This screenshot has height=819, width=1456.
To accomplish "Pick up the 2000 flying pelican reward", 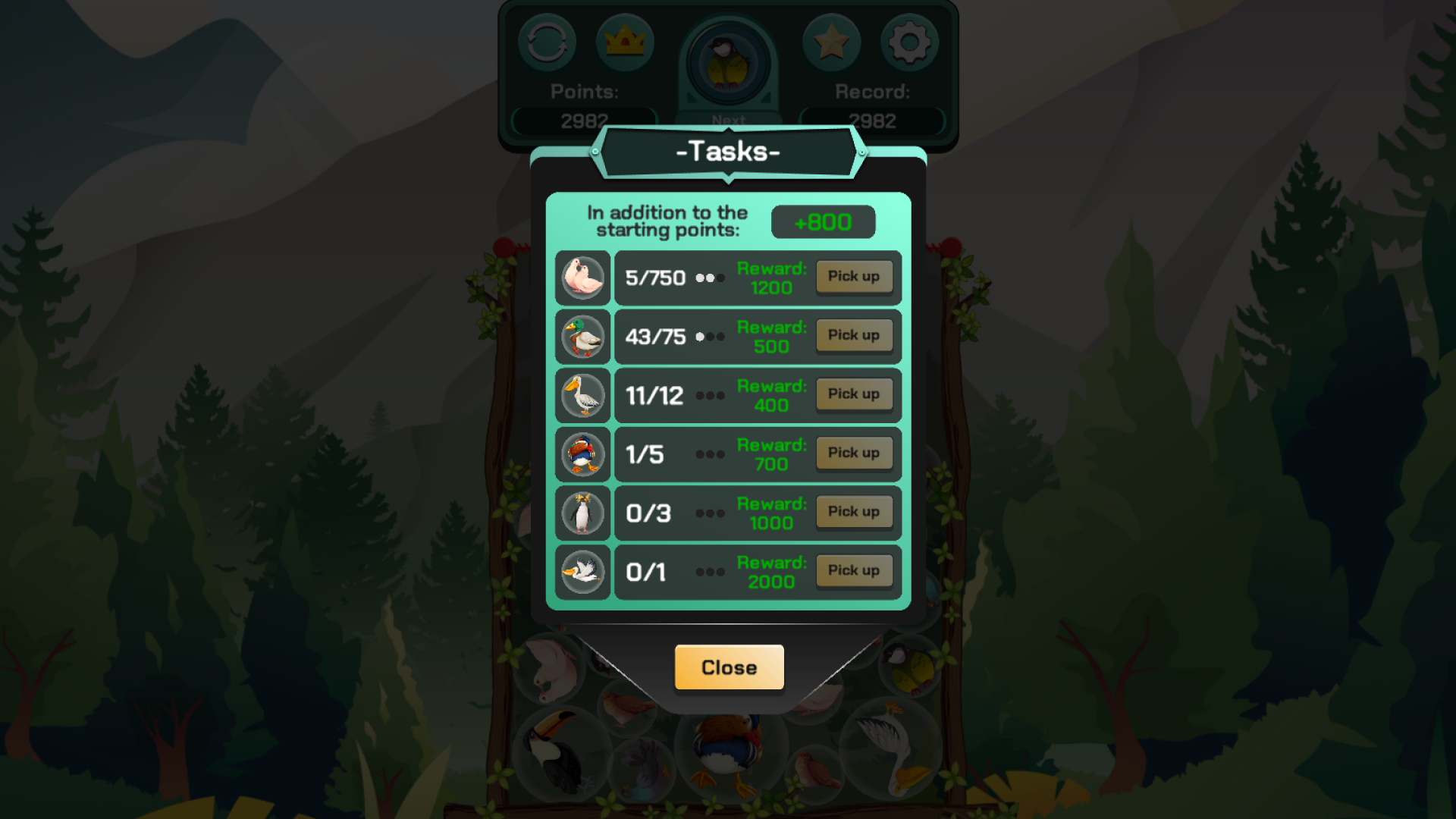I will click(854, 571).
